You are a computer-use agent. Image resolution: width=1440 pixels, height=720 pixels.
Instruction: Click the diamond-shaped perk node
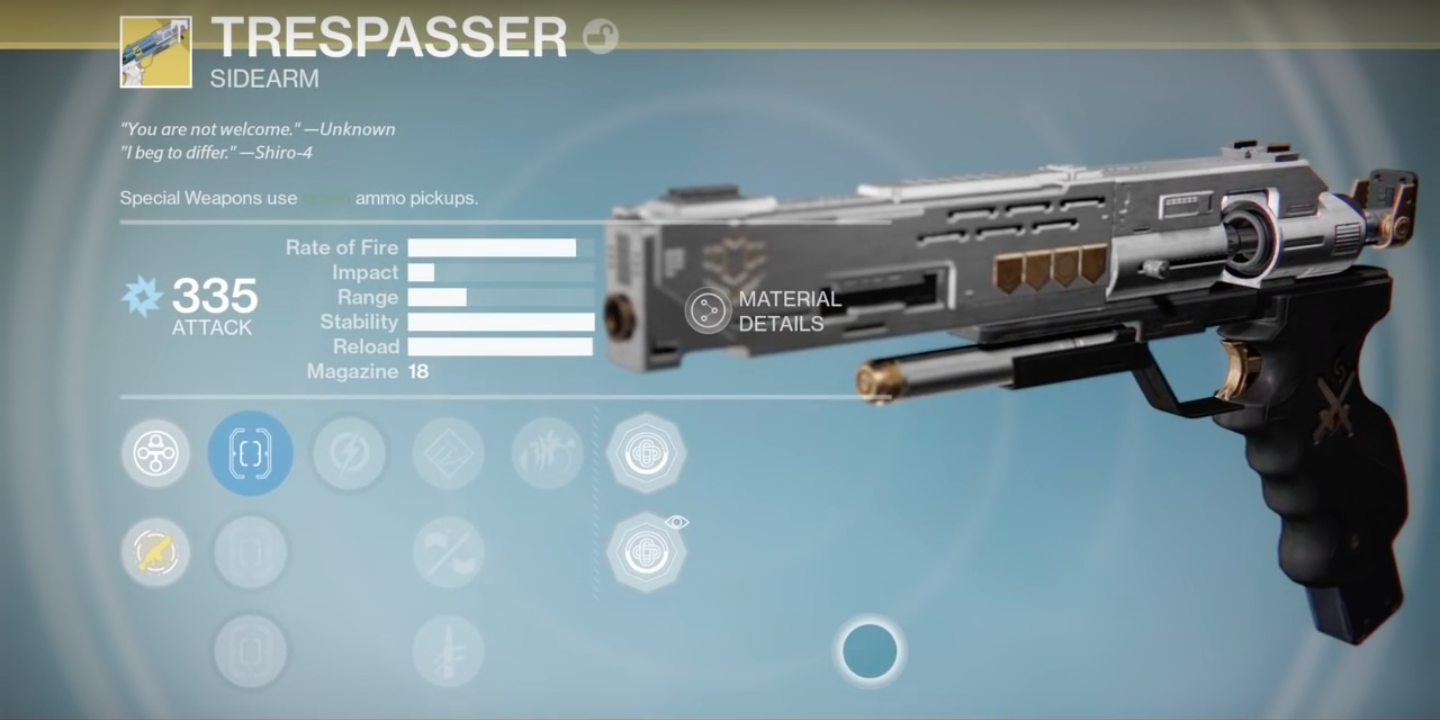(x=448, y=453)
